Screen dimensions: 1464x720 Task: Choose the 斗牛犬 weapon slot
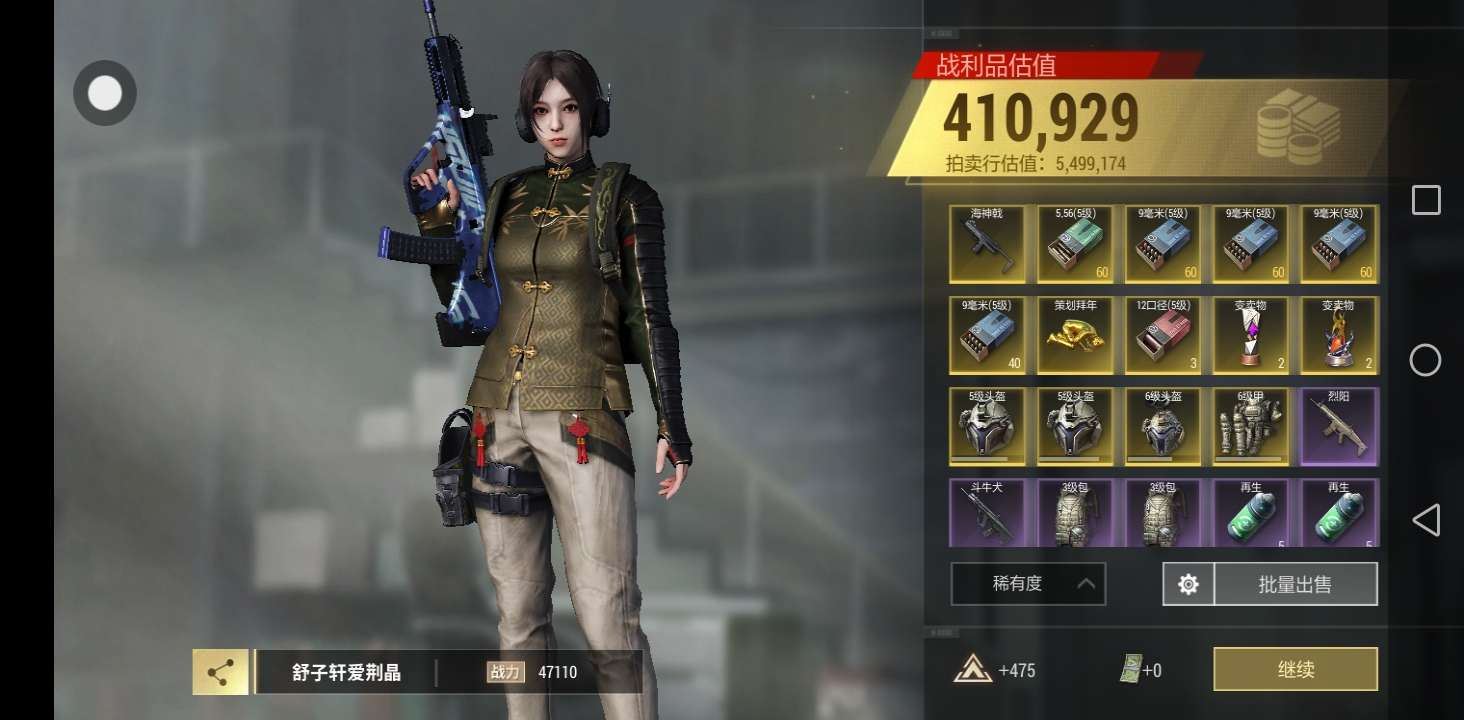point(987,513)
